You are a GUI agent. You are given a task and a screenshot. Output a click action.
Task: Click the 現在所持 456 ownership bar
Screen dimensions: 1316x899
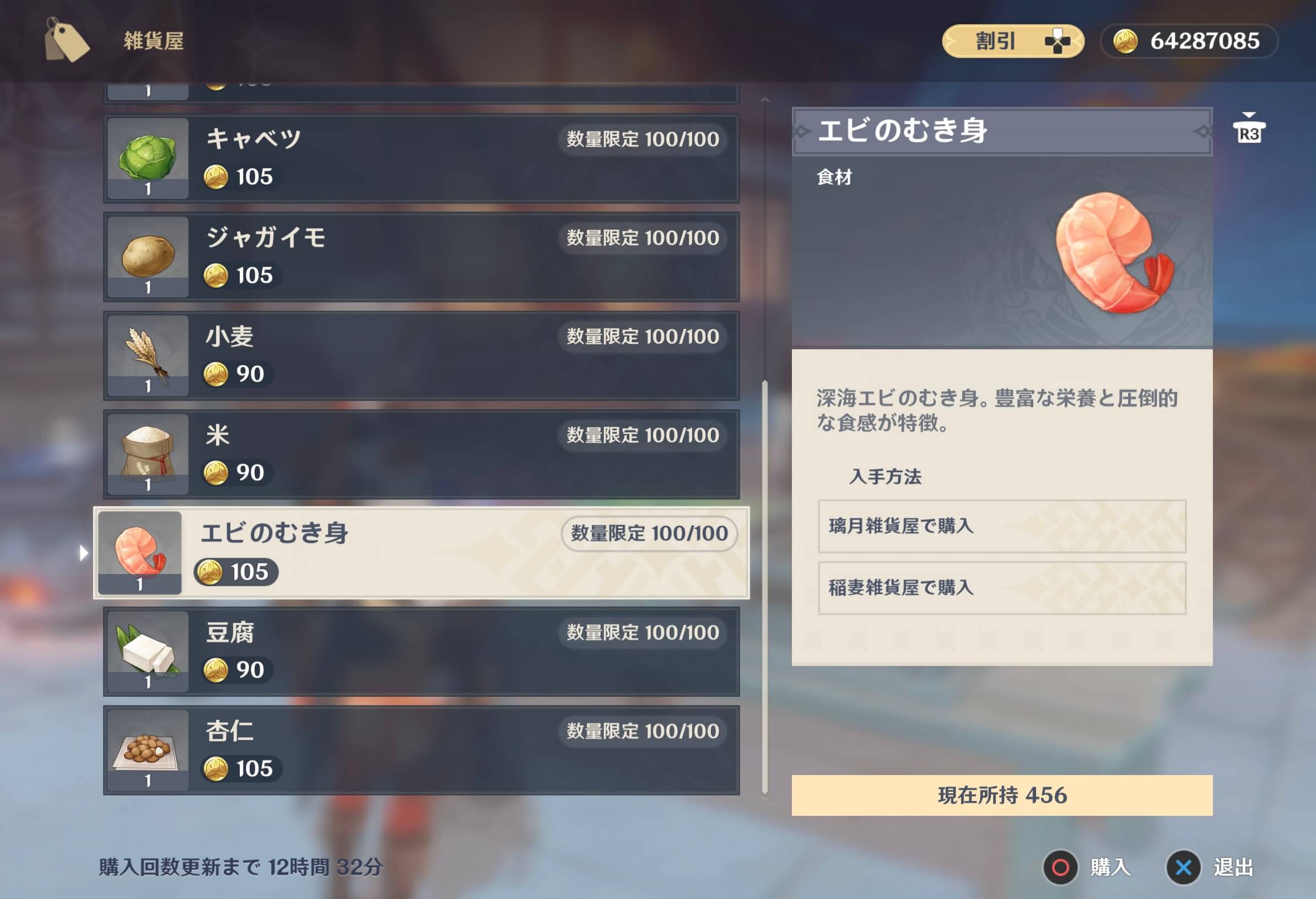point(1002,797)
